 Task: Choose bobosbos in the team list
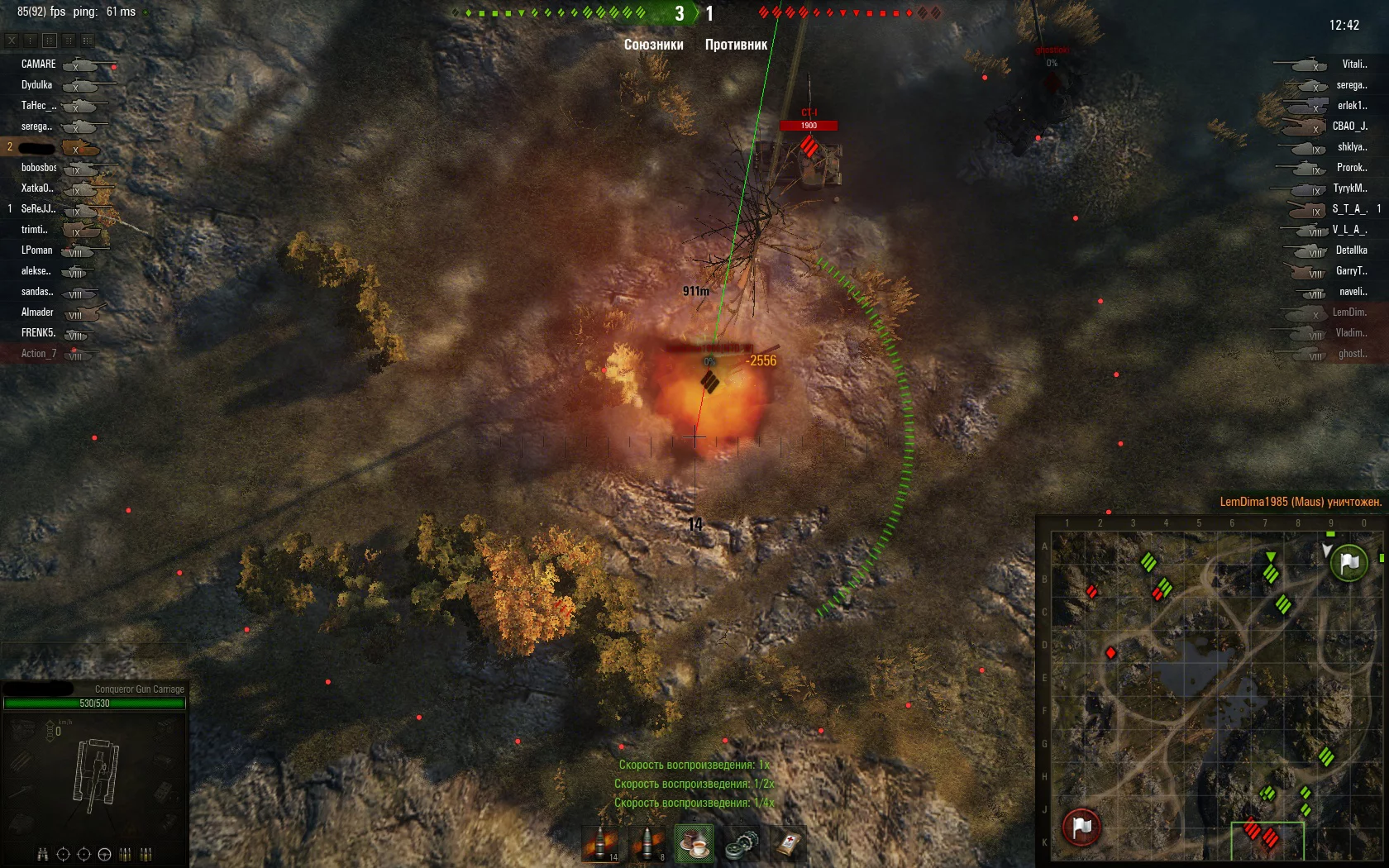point(39,168)
